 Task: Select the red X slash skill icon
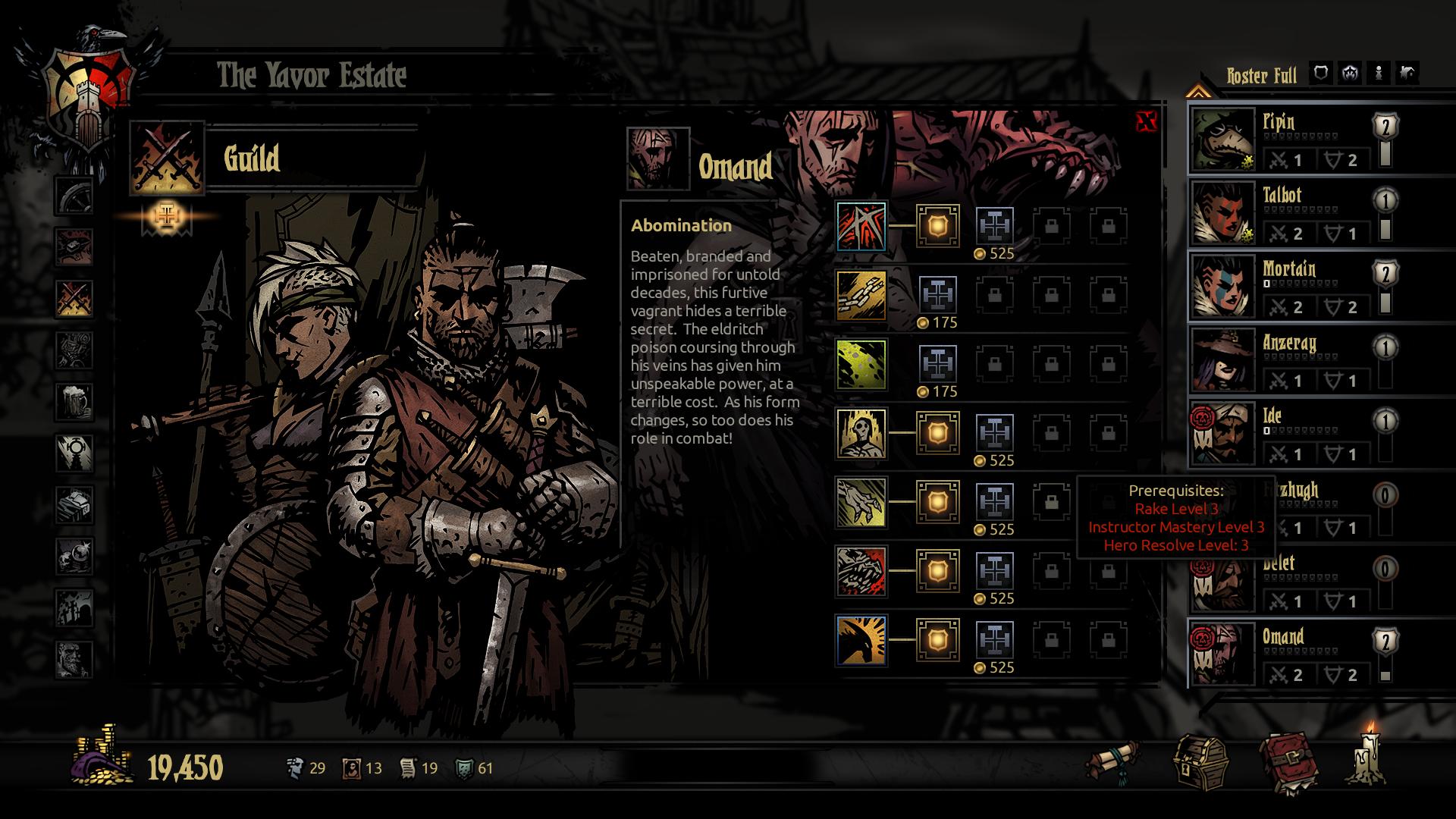tap(861, 226)
